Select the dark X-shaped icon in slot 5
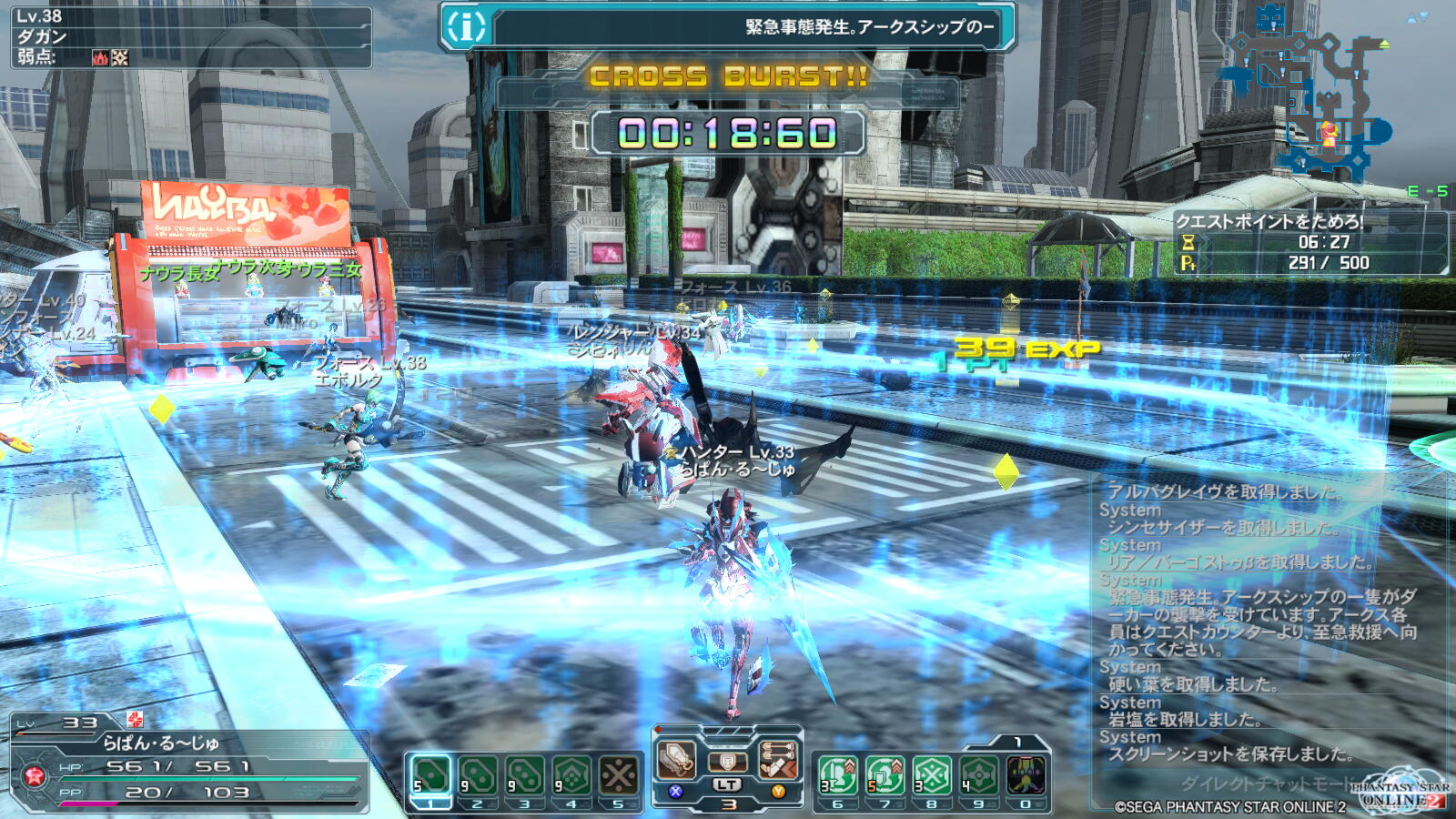Viewport: 1456px width, 819px height. (x=619, y=776)
